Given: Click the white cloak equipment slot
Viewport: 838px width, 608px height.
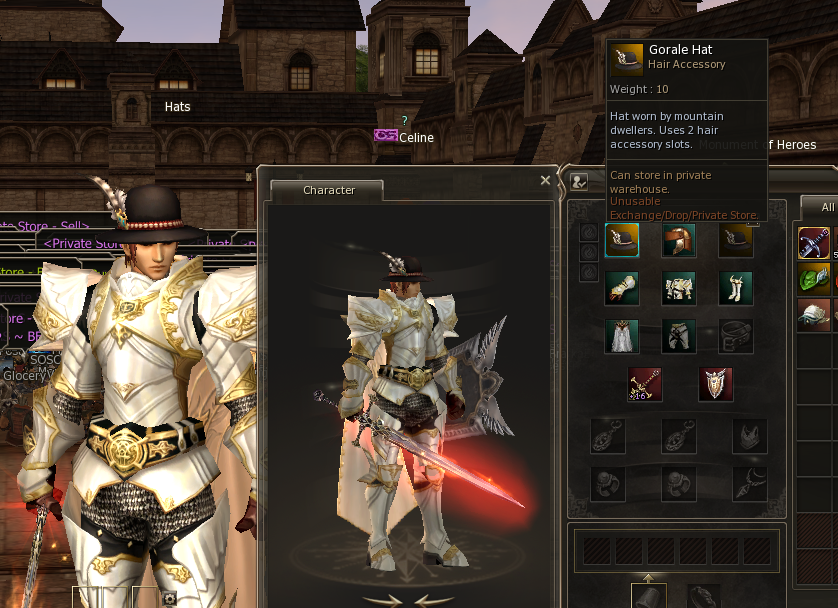Looking at the screenshot, I should click(x=622, y=336).
